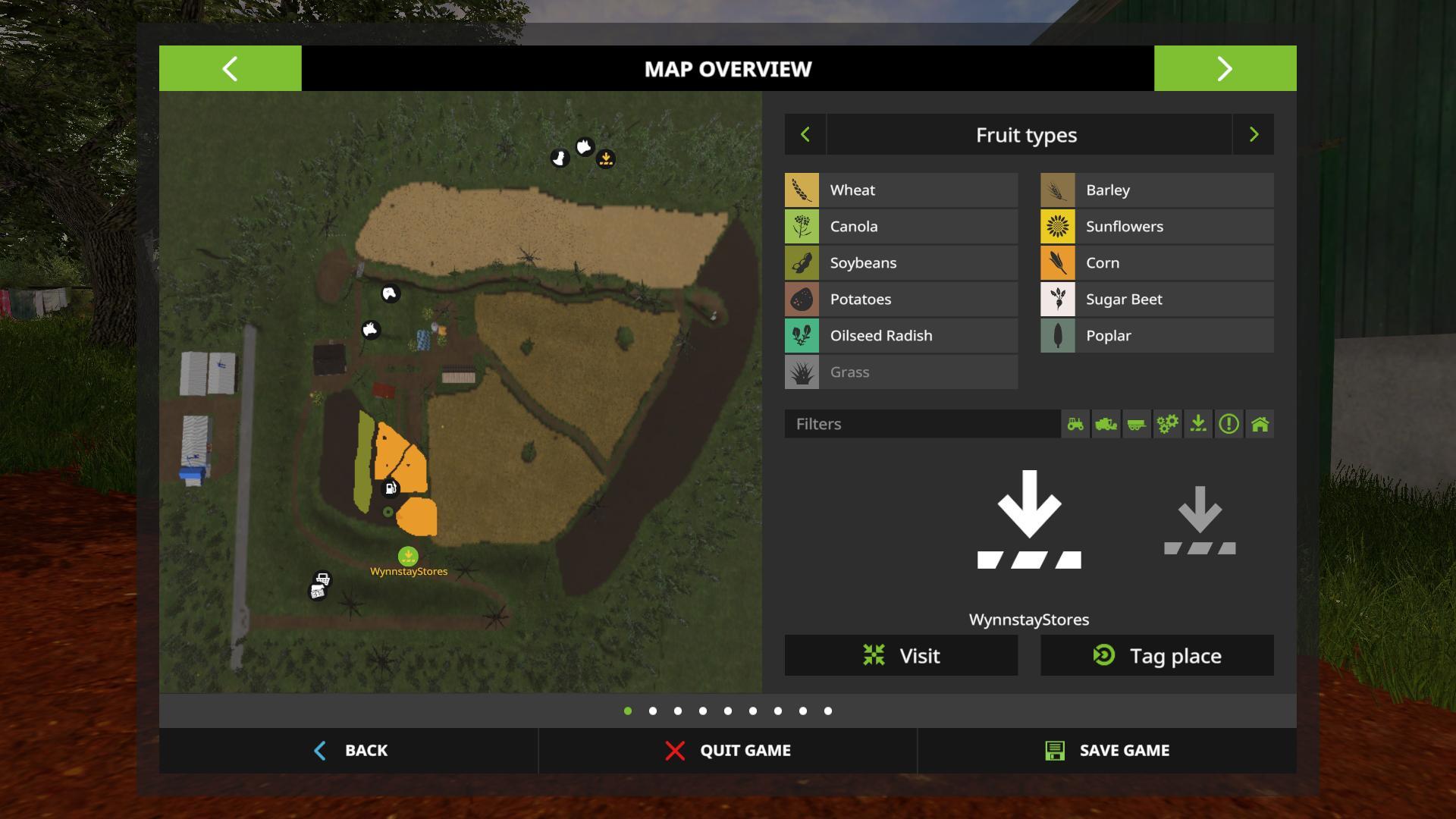Toggle the Sugar Beet entry
Viewport: 1456px width, 819px height.
tap(1156, 299)
